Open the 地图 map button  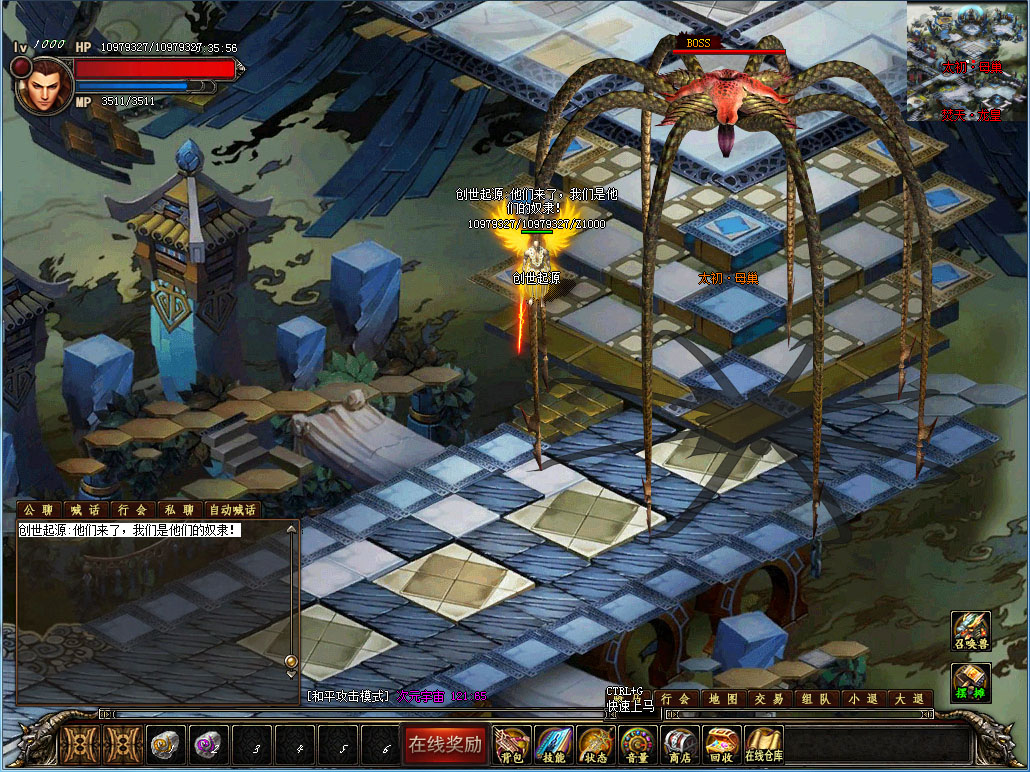click(x=723, y=699)
